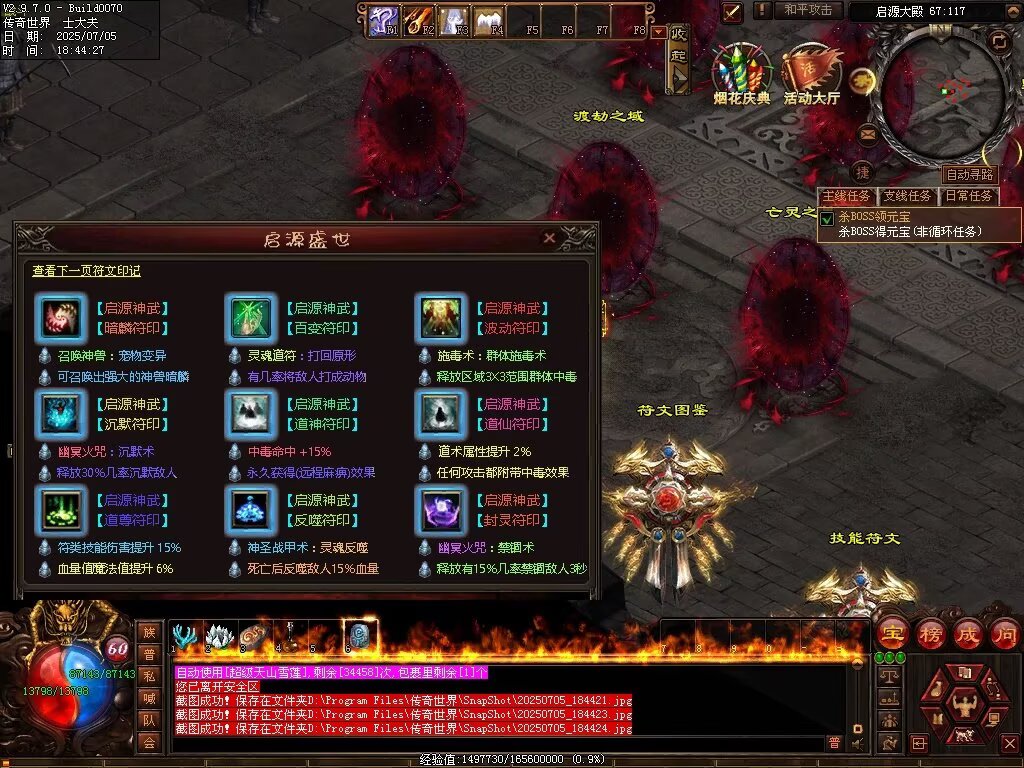The width and height of the screenshot is (1024, 768).
Task: Open the 宝 treasure menu button
Action: [x=893, y=633]
